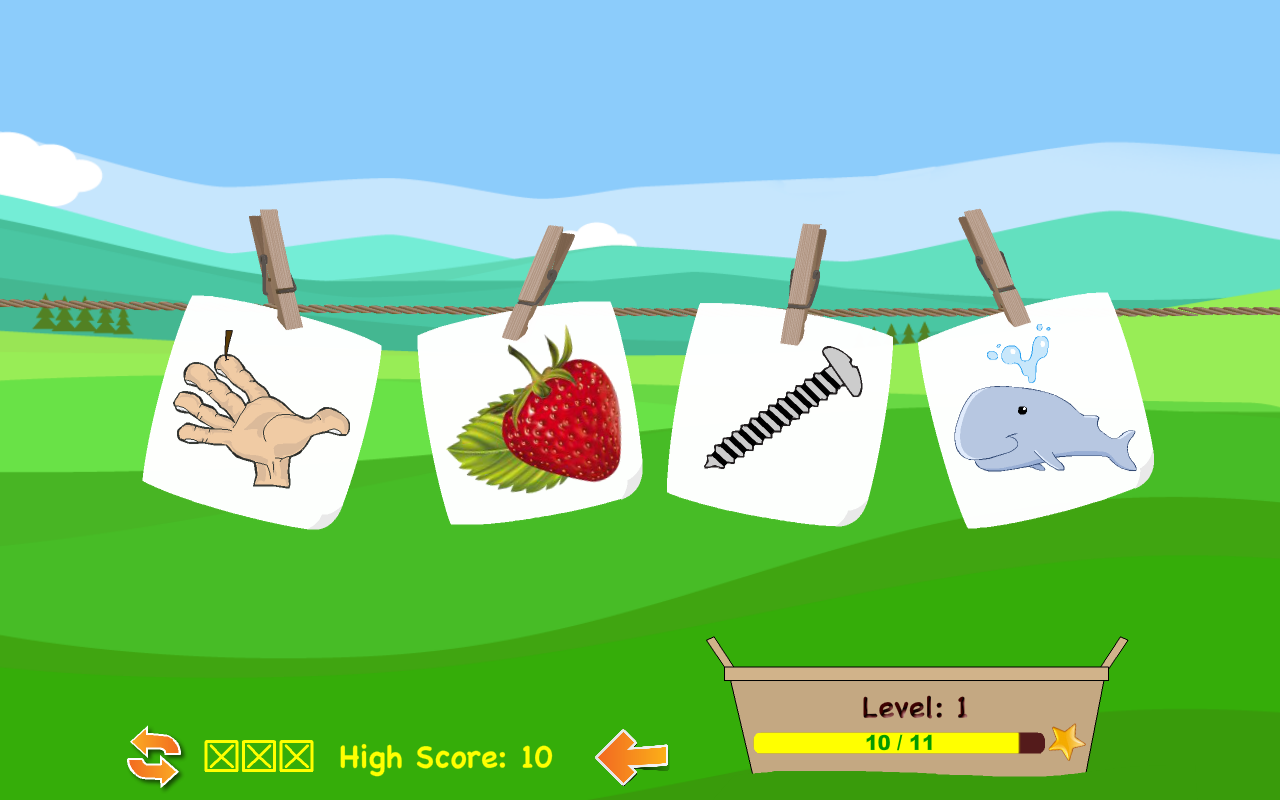Screen dimensions: 1280x800
Task: Click the clothespin above the hand card
Action: click(275, 270)
